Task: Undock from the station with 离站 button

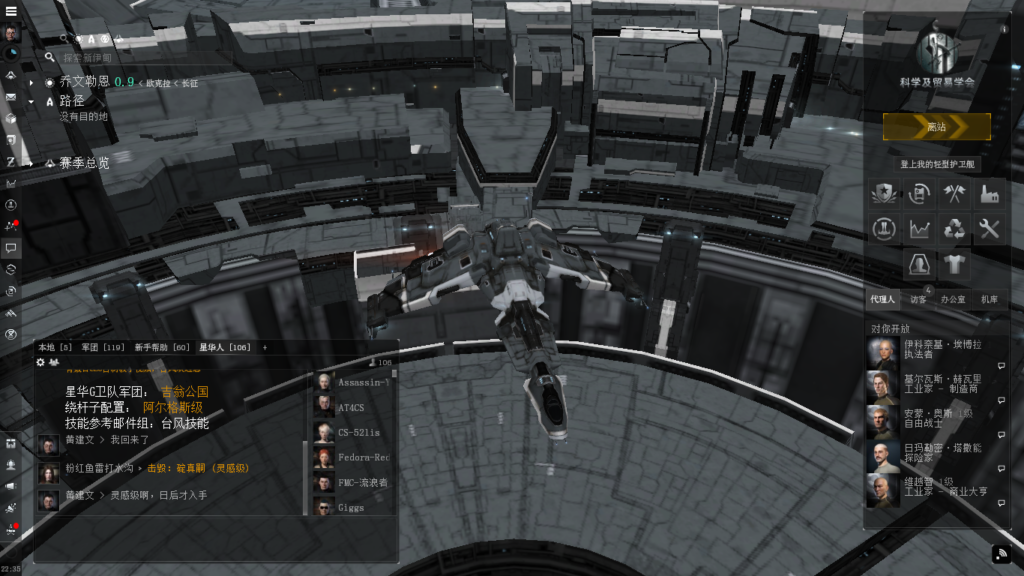Action: tap(936, 127)
